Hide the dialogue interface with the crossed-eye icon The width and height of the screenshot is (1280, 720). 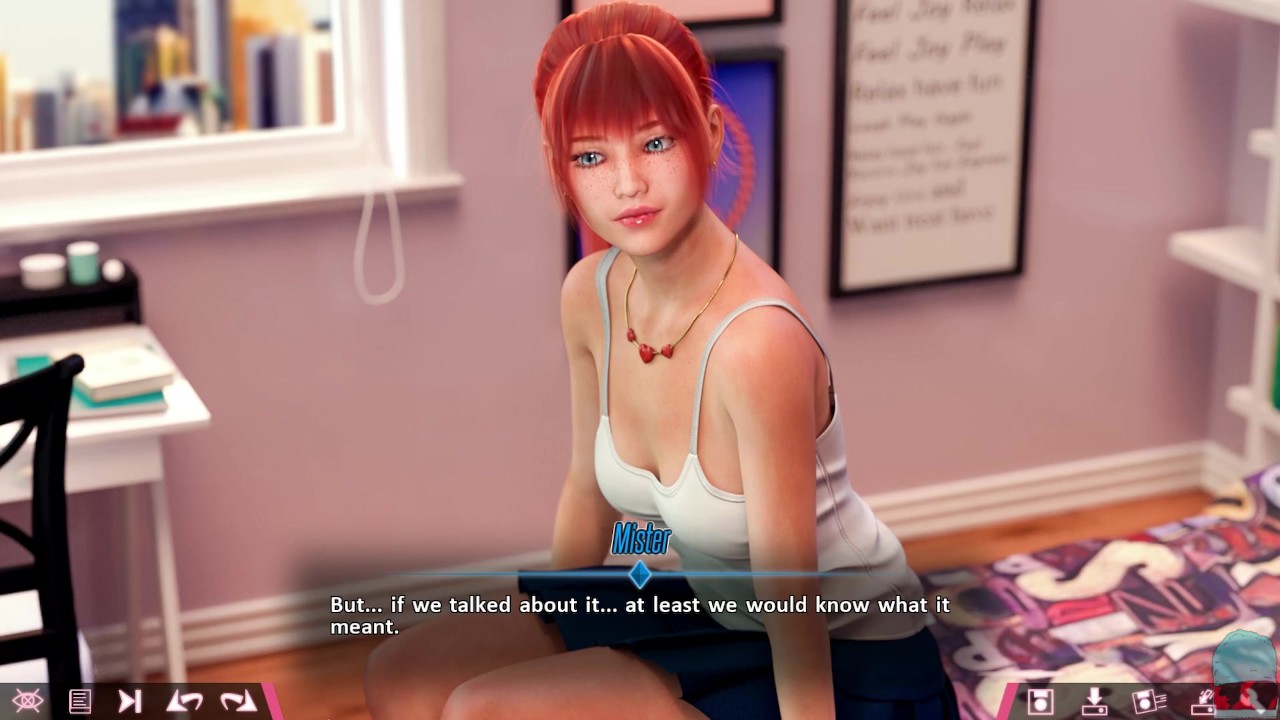pyautogui.click(x=27, y=701)
